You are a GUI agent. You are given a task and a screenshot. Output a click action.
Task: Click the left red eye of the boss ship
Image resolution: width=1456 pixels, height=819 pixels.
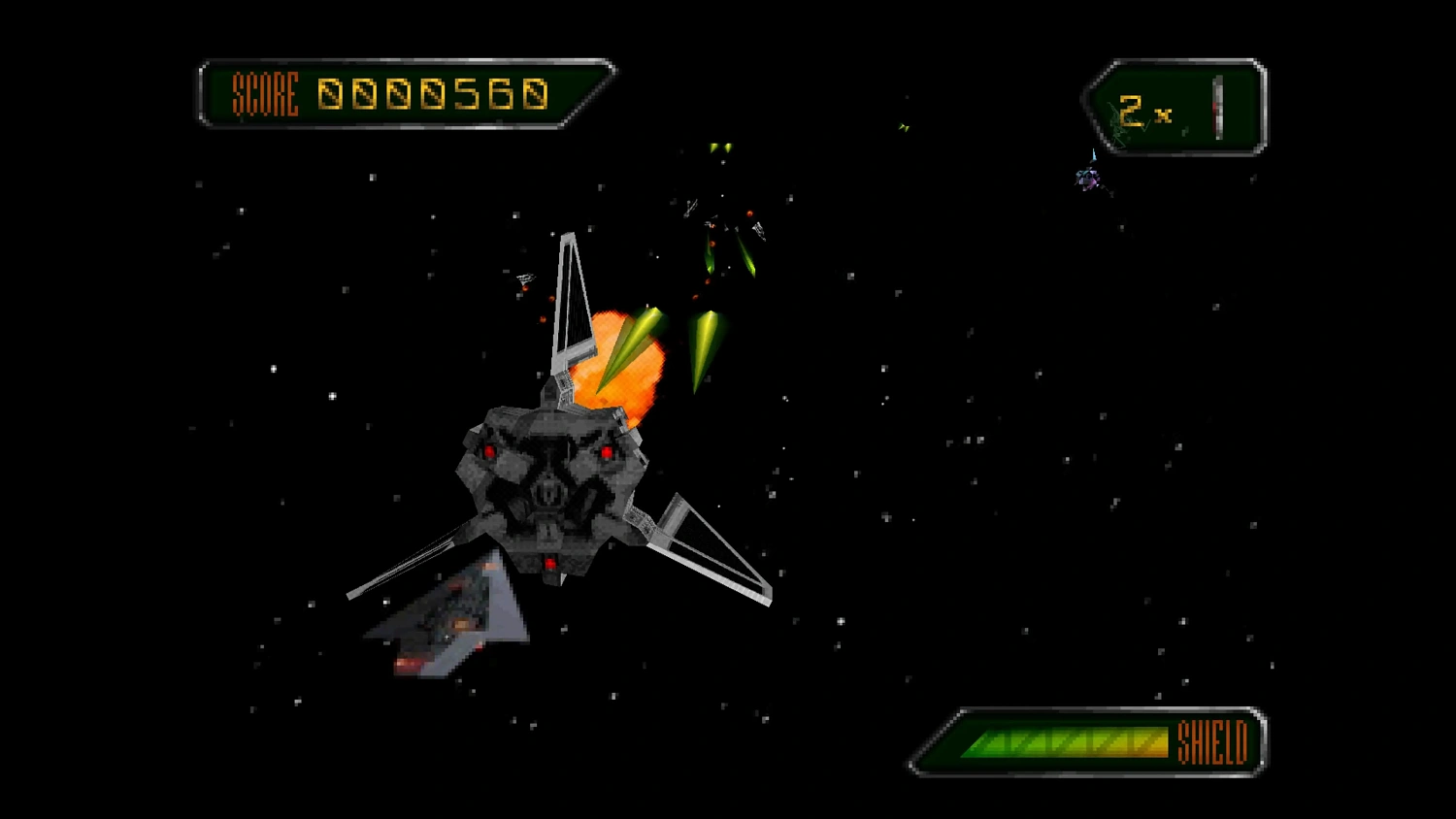[489, 449]
